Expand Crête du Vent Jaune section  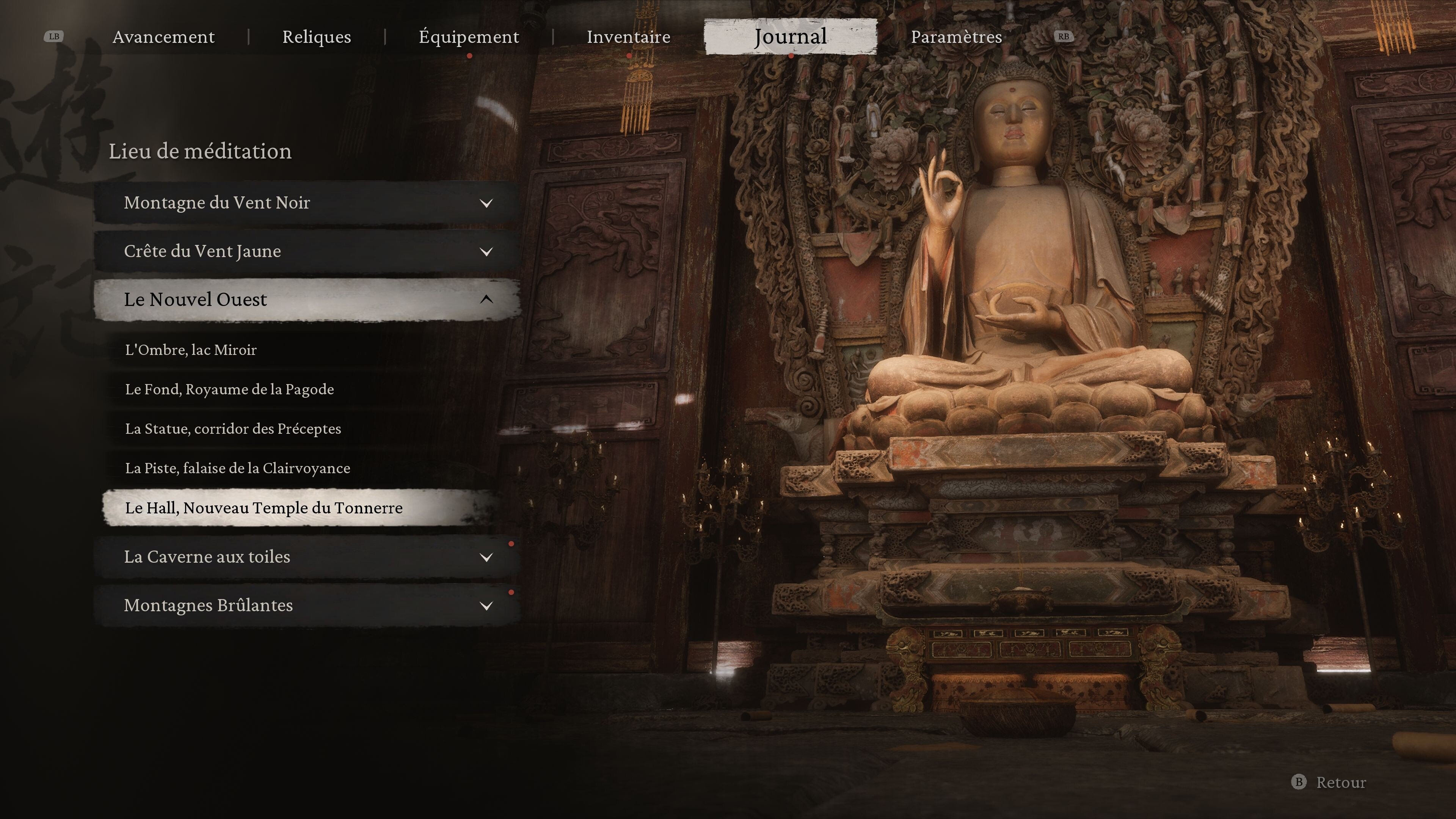click(307, 251)
